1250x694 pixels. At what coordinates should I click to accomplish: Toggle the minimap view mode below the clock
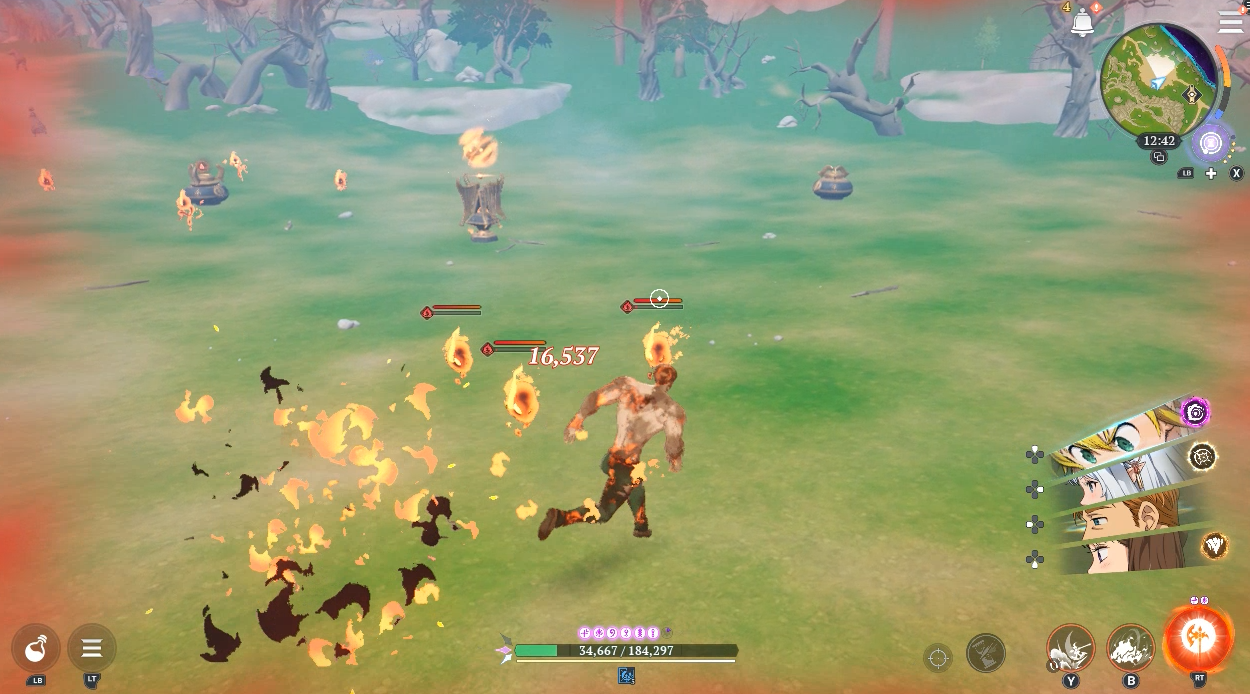click(x=1159, y=158)
